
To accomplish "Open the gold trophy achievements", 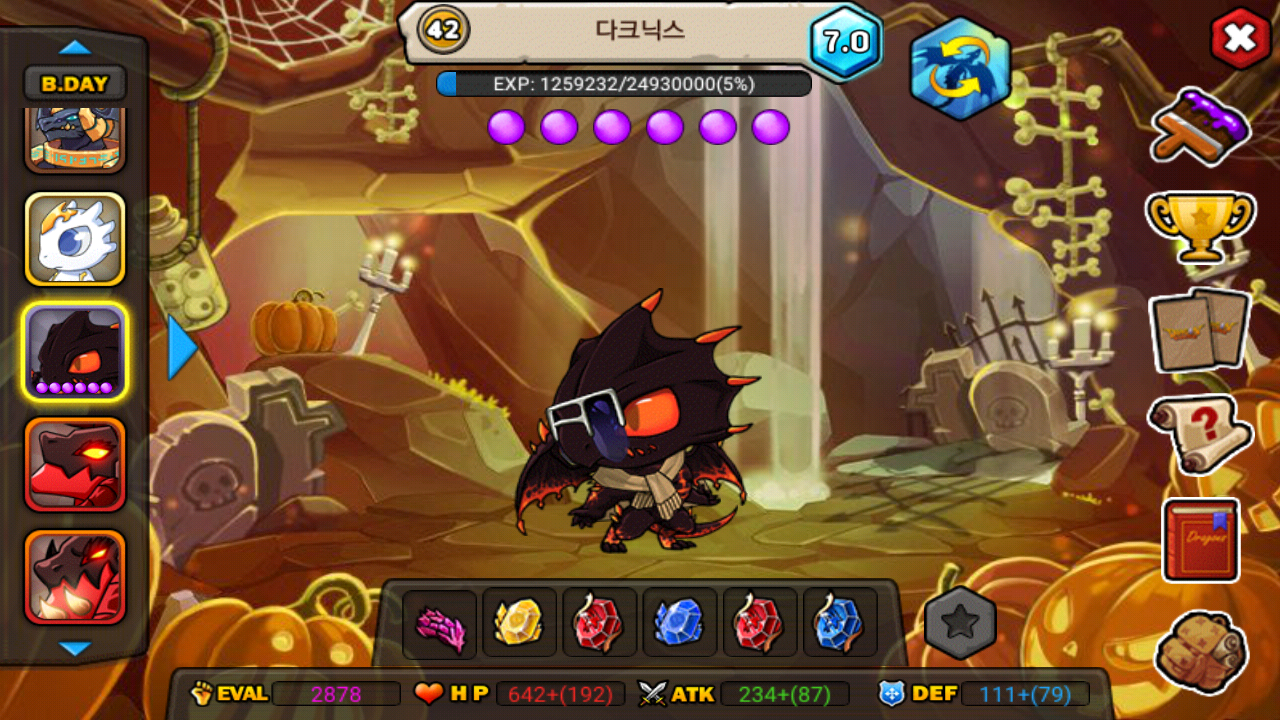I will (x=1200, y=225).
